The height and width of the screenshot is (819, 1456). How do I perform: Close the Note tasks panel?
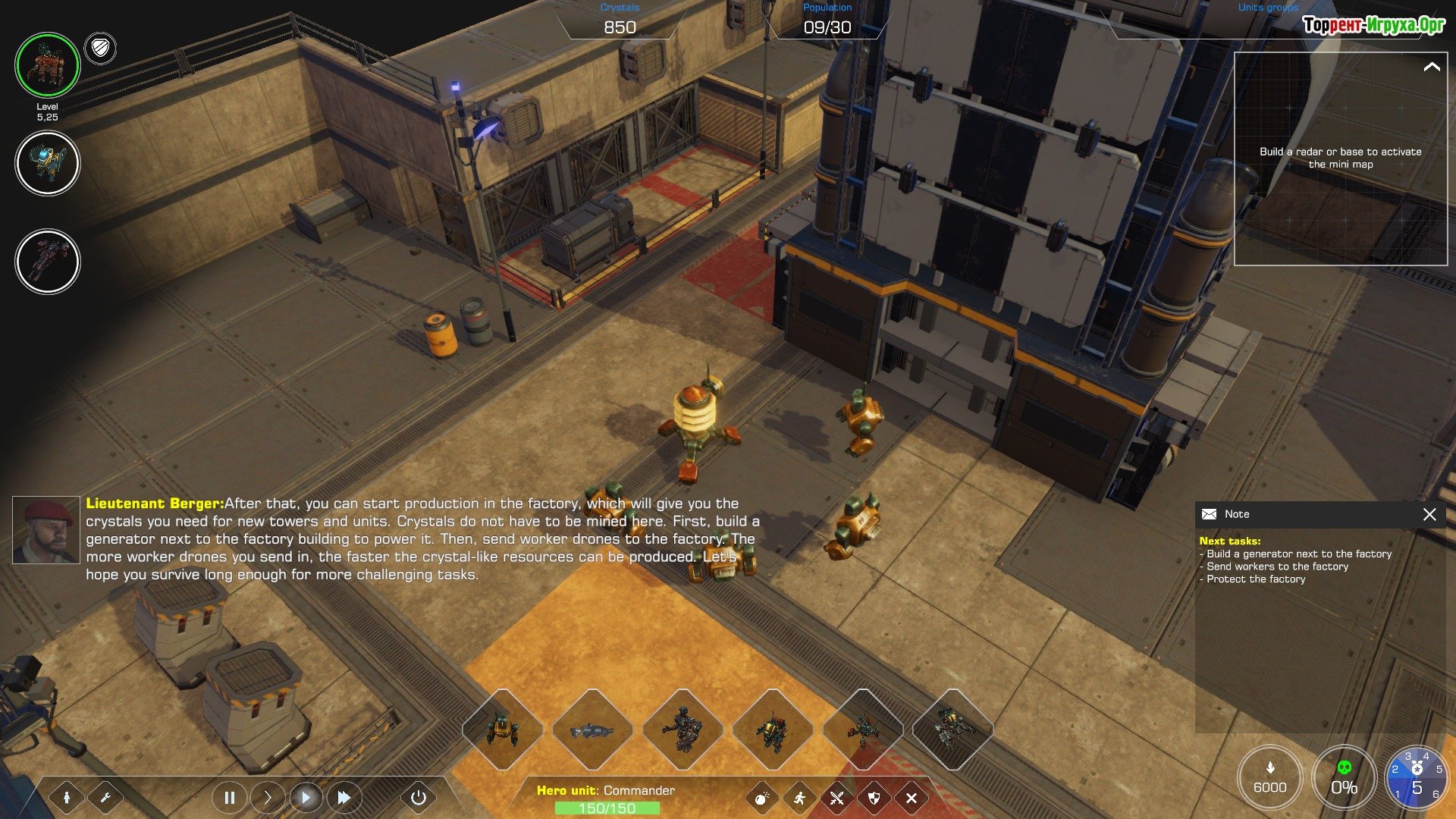click(1429, 515)
